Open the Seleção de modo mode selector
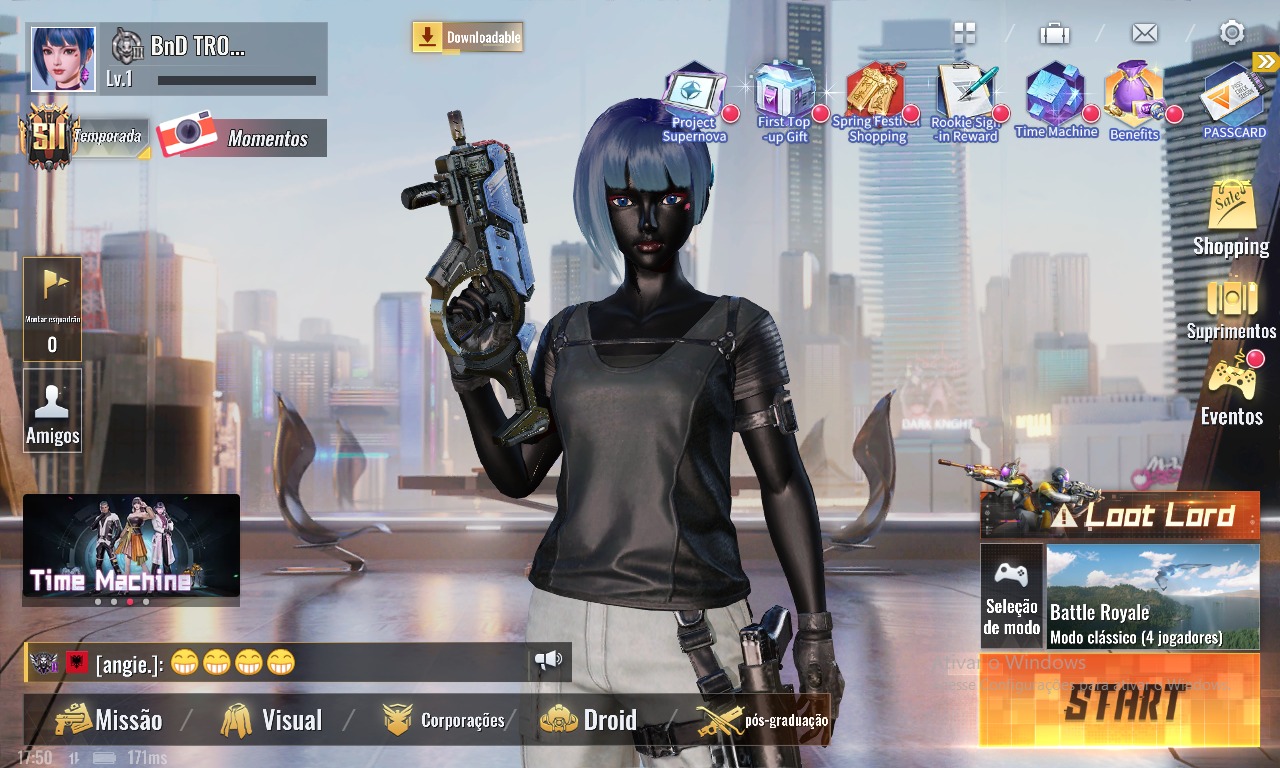Screen dimensions: 1280x768 (x=1012, y=596)
